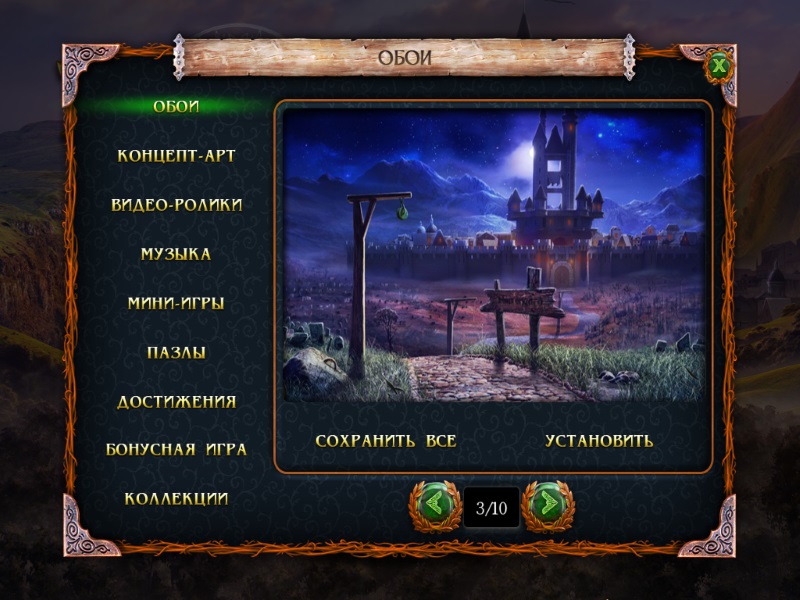
Task: Click the castle wallpaper preview image
Action: 494,255
